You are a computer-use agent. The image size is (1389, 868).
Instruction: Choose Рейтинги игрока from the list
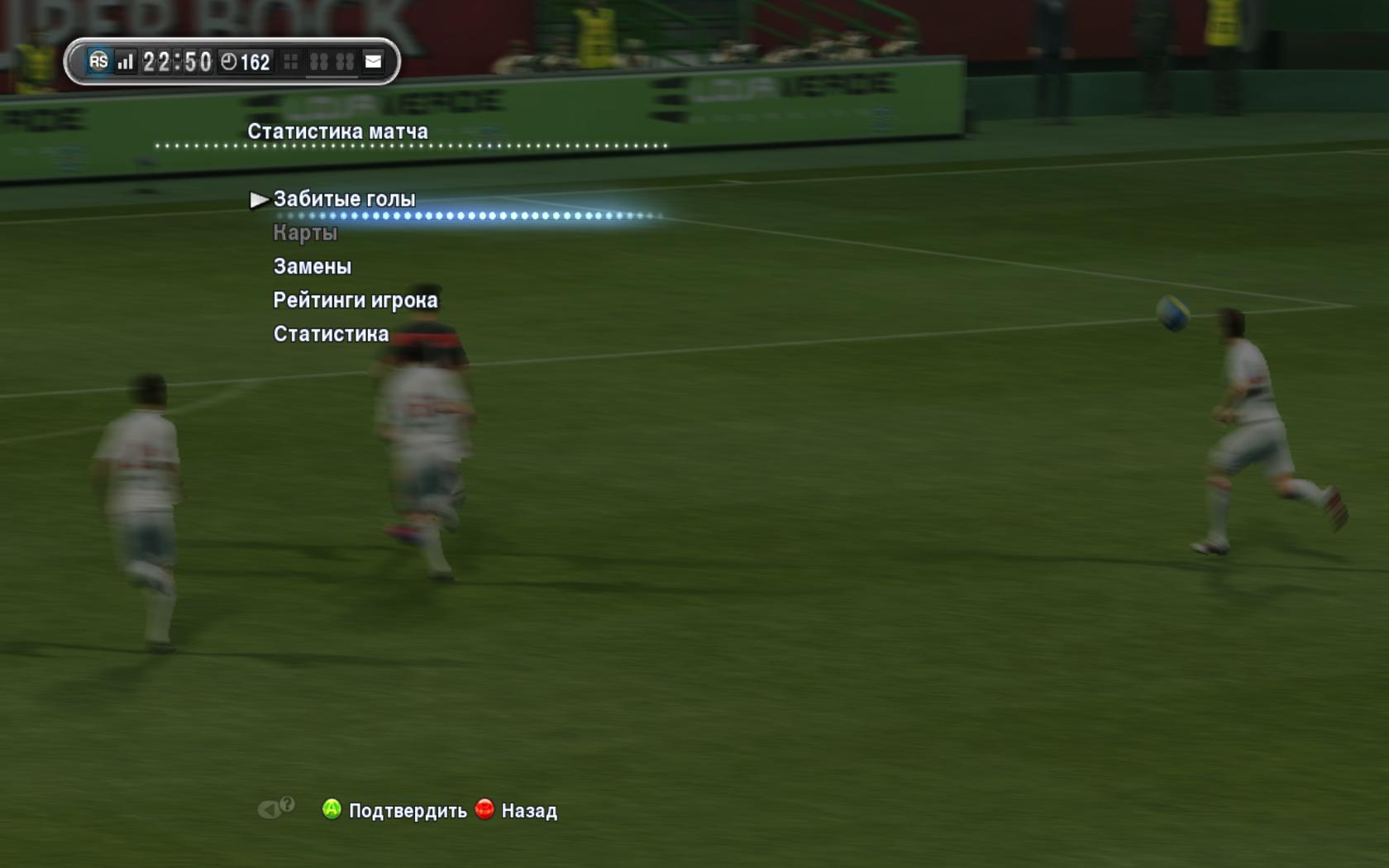356,300
